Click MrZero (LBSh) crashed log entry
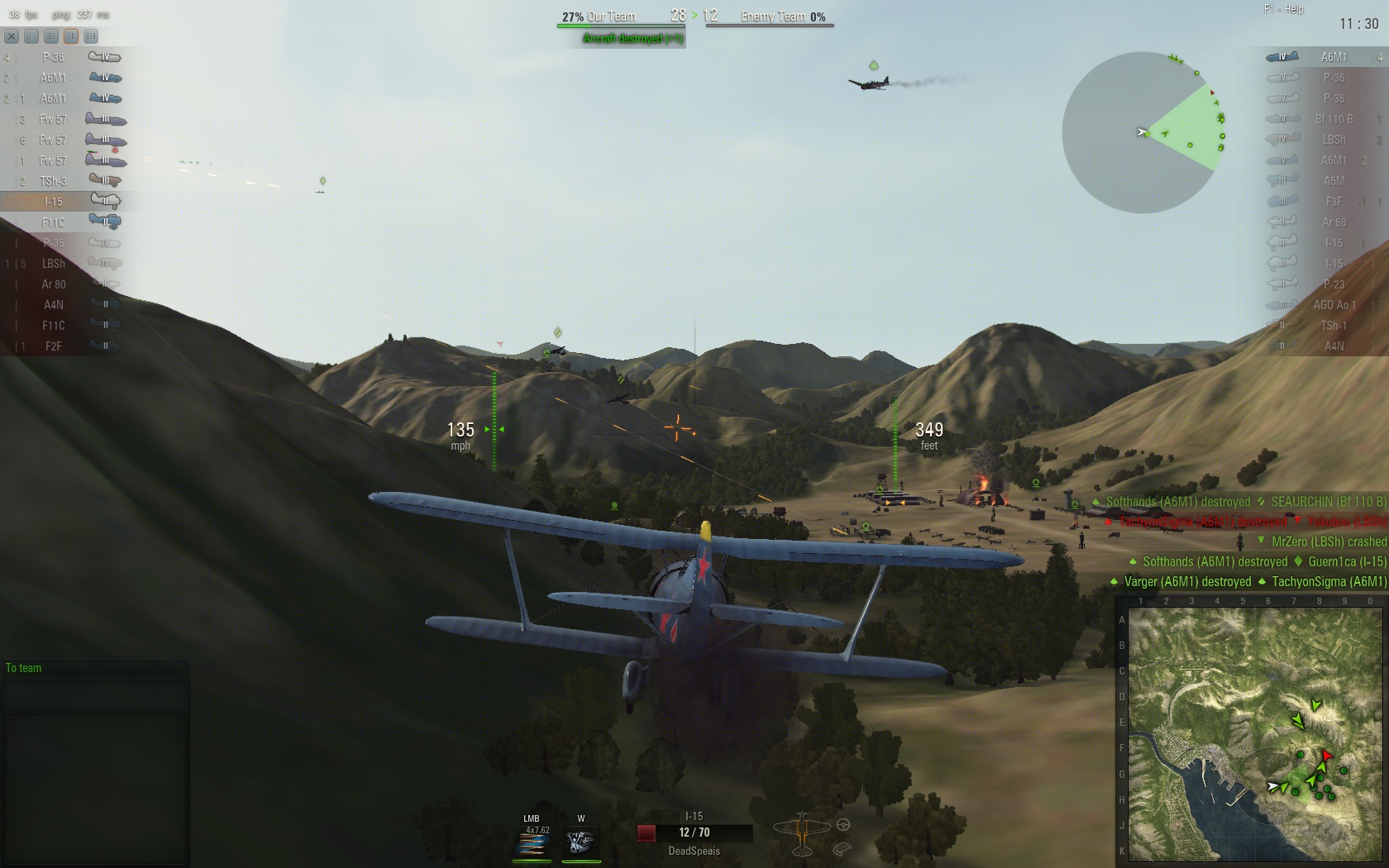This screenshot has height=868, width=1389. pyautogui.click(x=1328, y=541)
